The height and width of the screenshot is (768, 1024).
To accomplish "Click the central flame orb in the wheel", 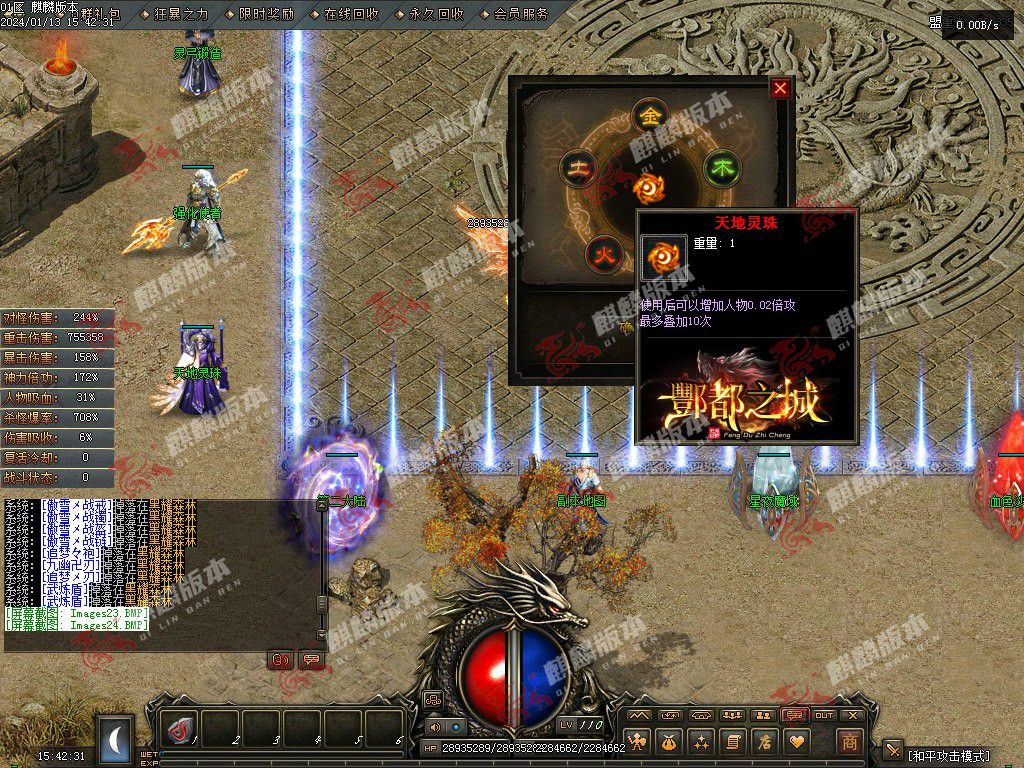I will pyautogui.click(x=648, y=186).
